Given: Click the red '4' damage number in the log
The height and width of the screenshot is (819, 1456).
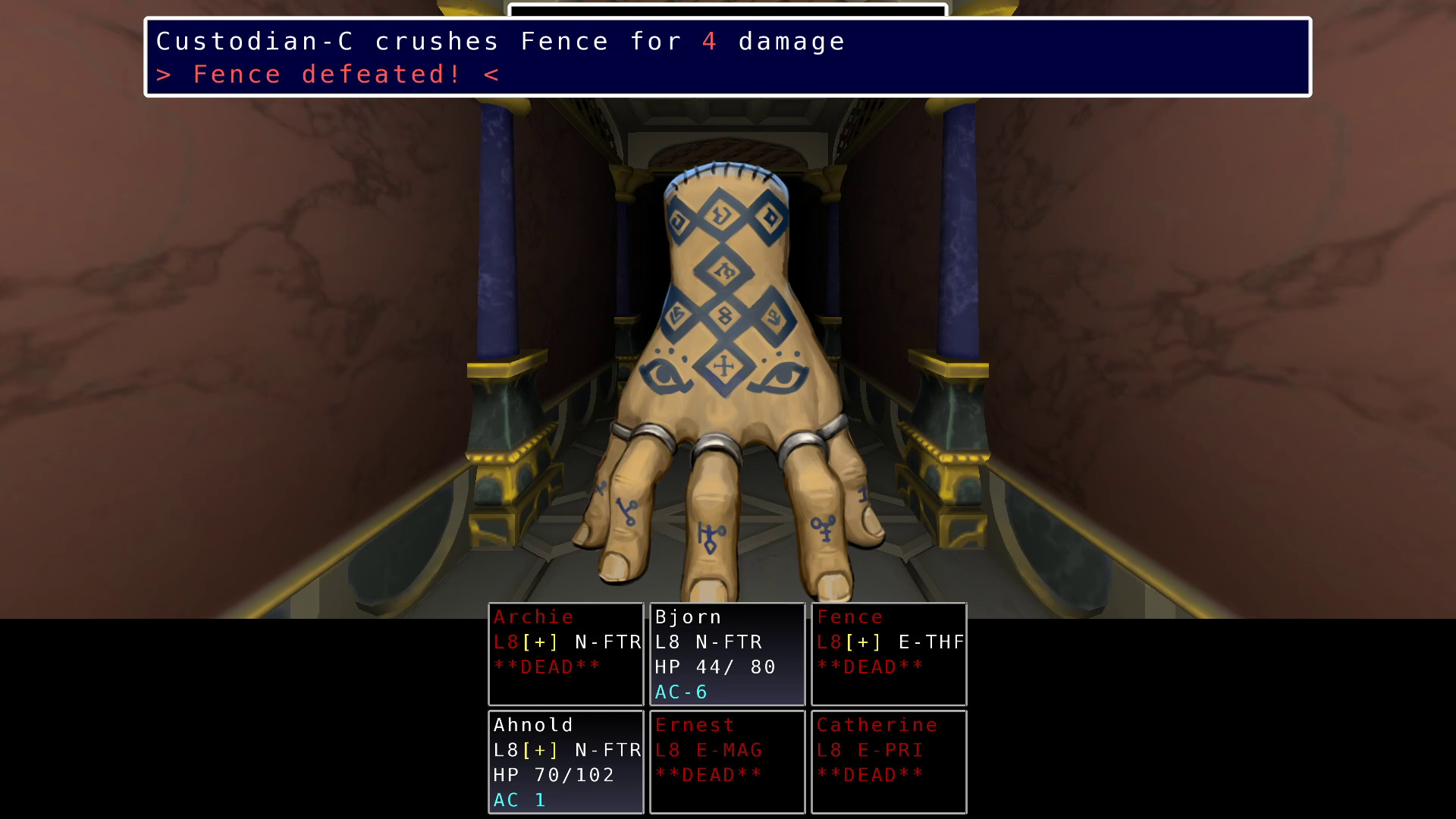Looking at the screenshot, I should click(x=708, y=41).
